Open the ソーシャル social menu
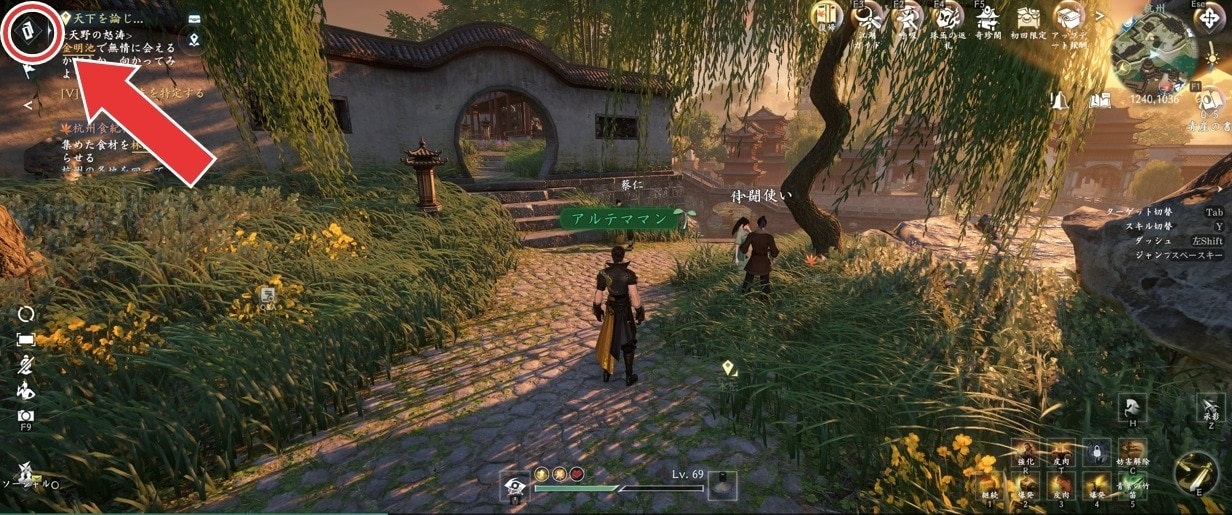The image size is (1232, 515). [x=26, y=472]
